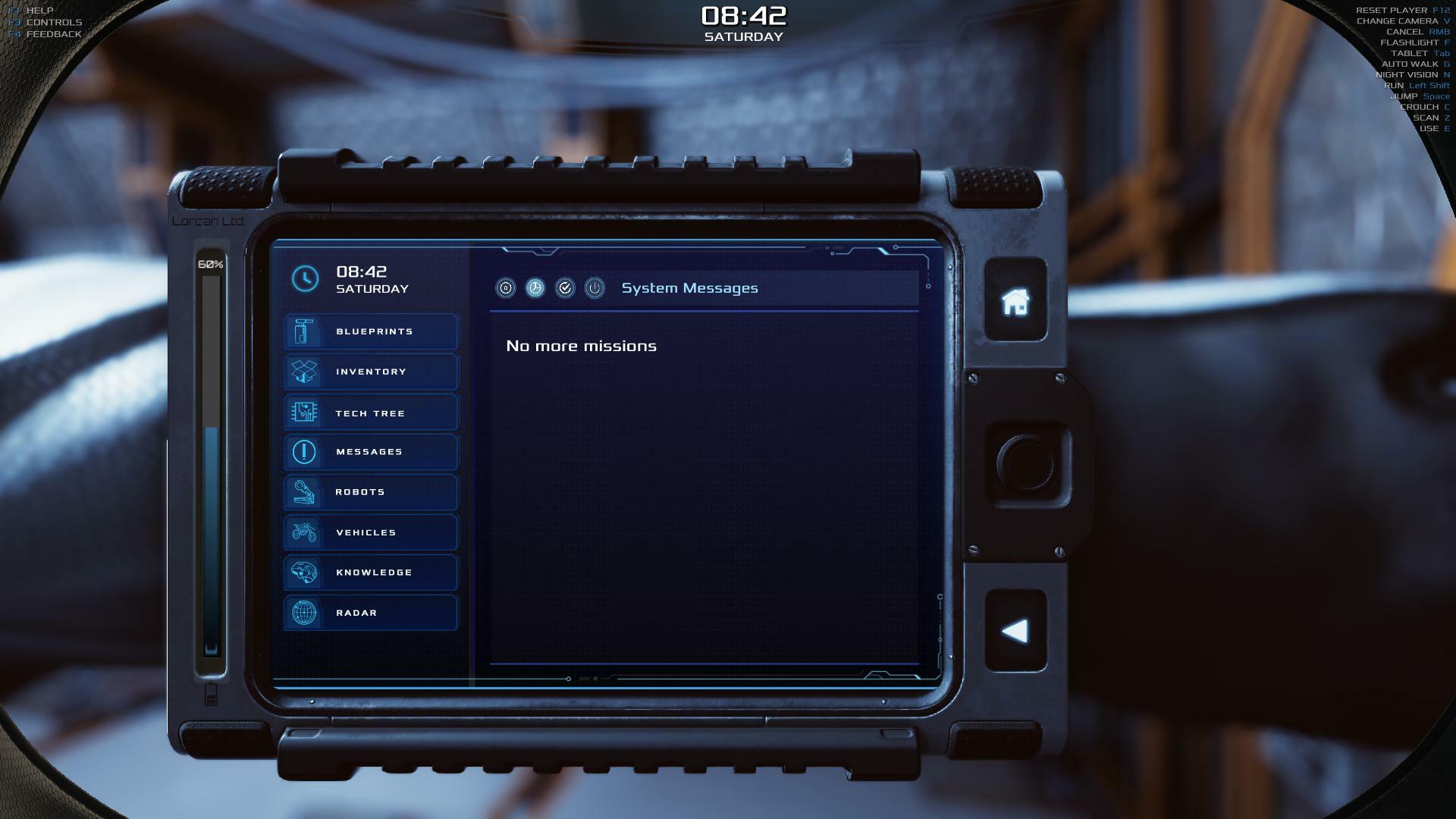The image size is (1456, 819).
Task: Open the Vehicles list
Action: click(x=371, y=532)
